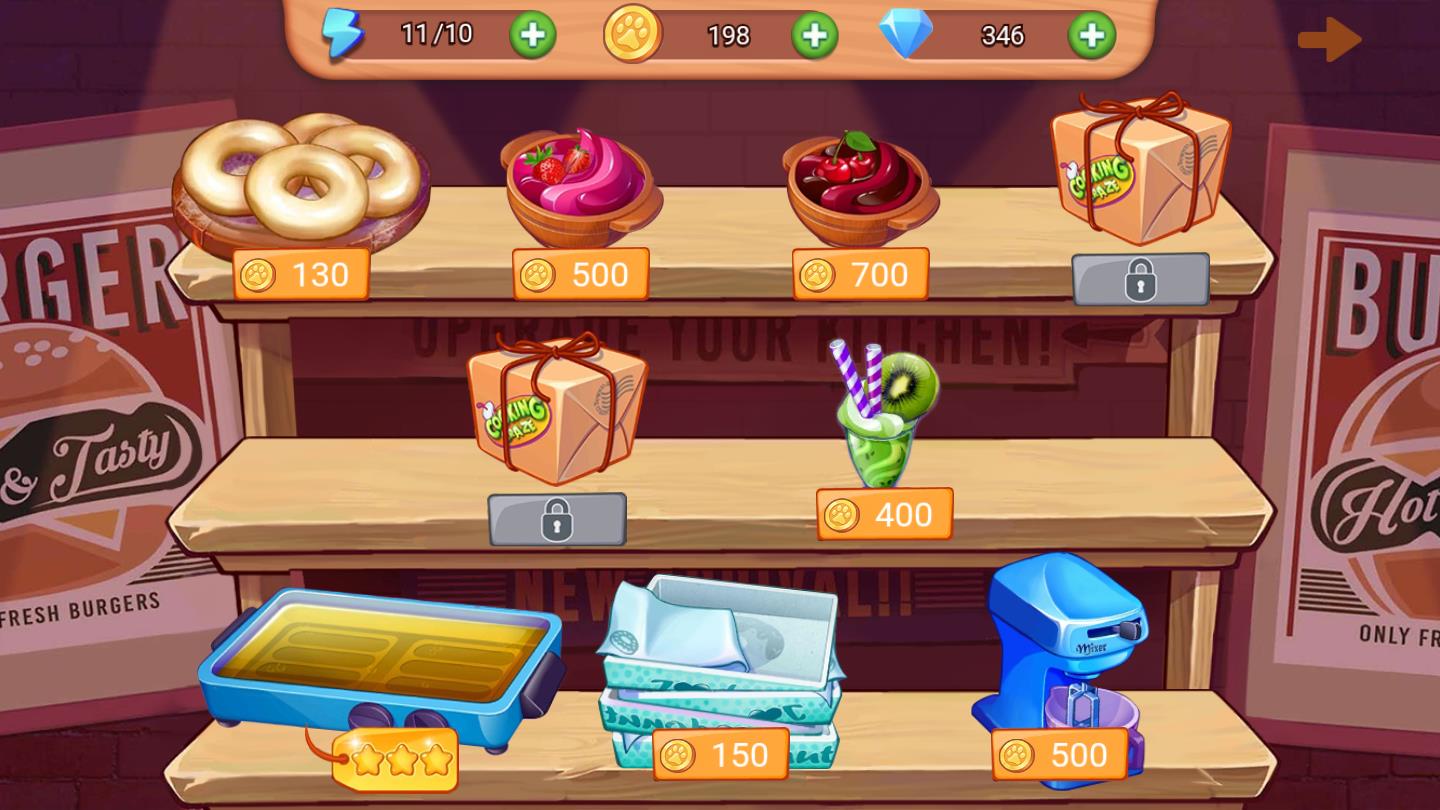
Task: Tap the paw coin icon in the top bar
Action: [632, 34]
